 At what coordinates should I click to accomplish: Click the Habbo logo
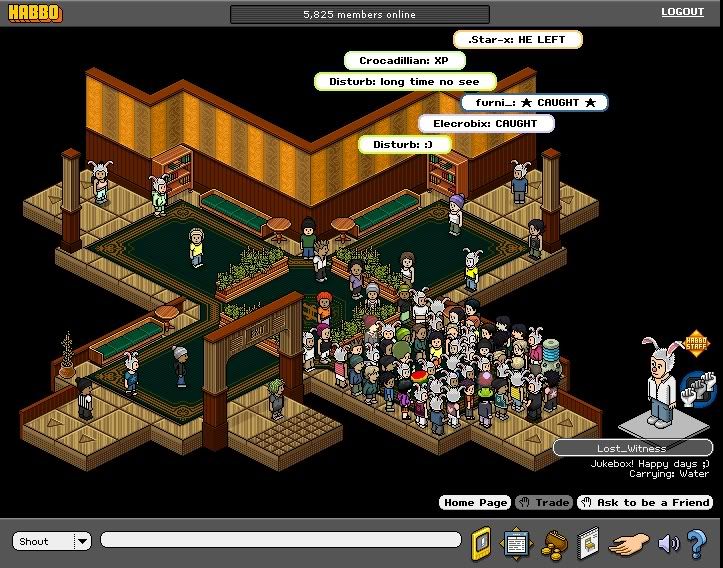coord(32,13)
